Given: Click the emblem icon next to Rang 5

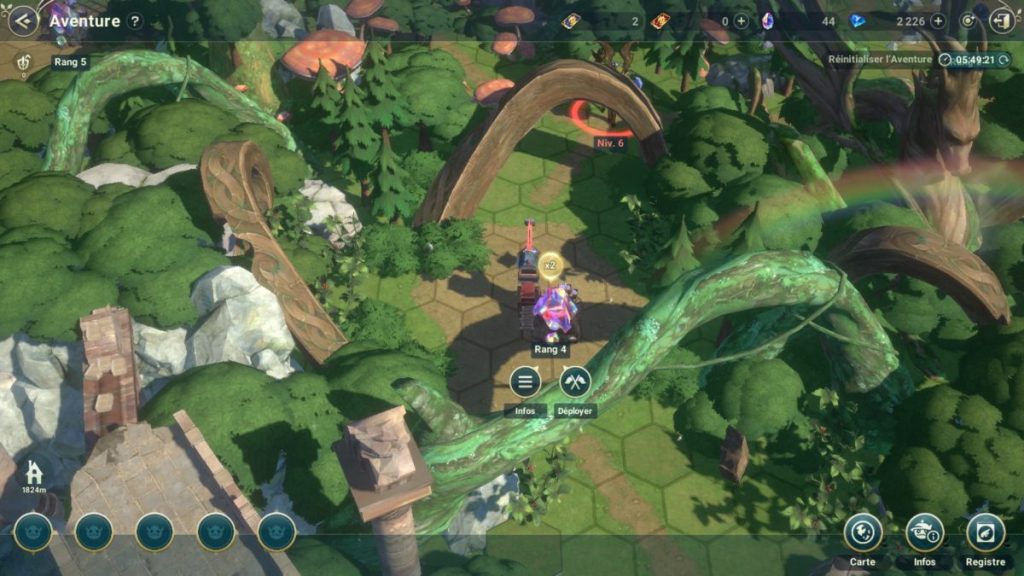Looking at the screenshot, I should pyautogui.click(x=24, y=63).
